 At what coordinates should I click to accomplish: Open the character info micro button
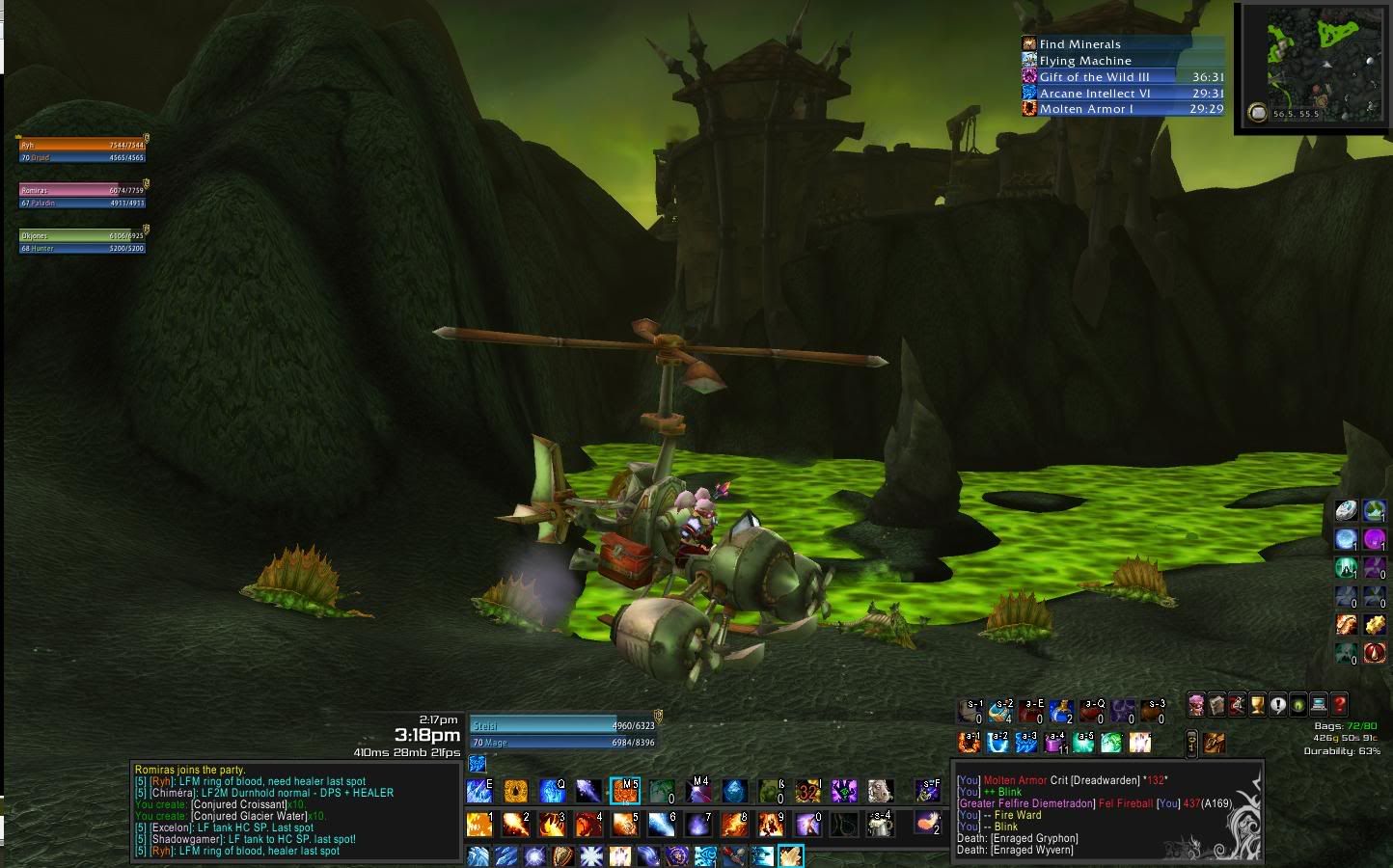pyautogui.click(x=1196, y=705)
